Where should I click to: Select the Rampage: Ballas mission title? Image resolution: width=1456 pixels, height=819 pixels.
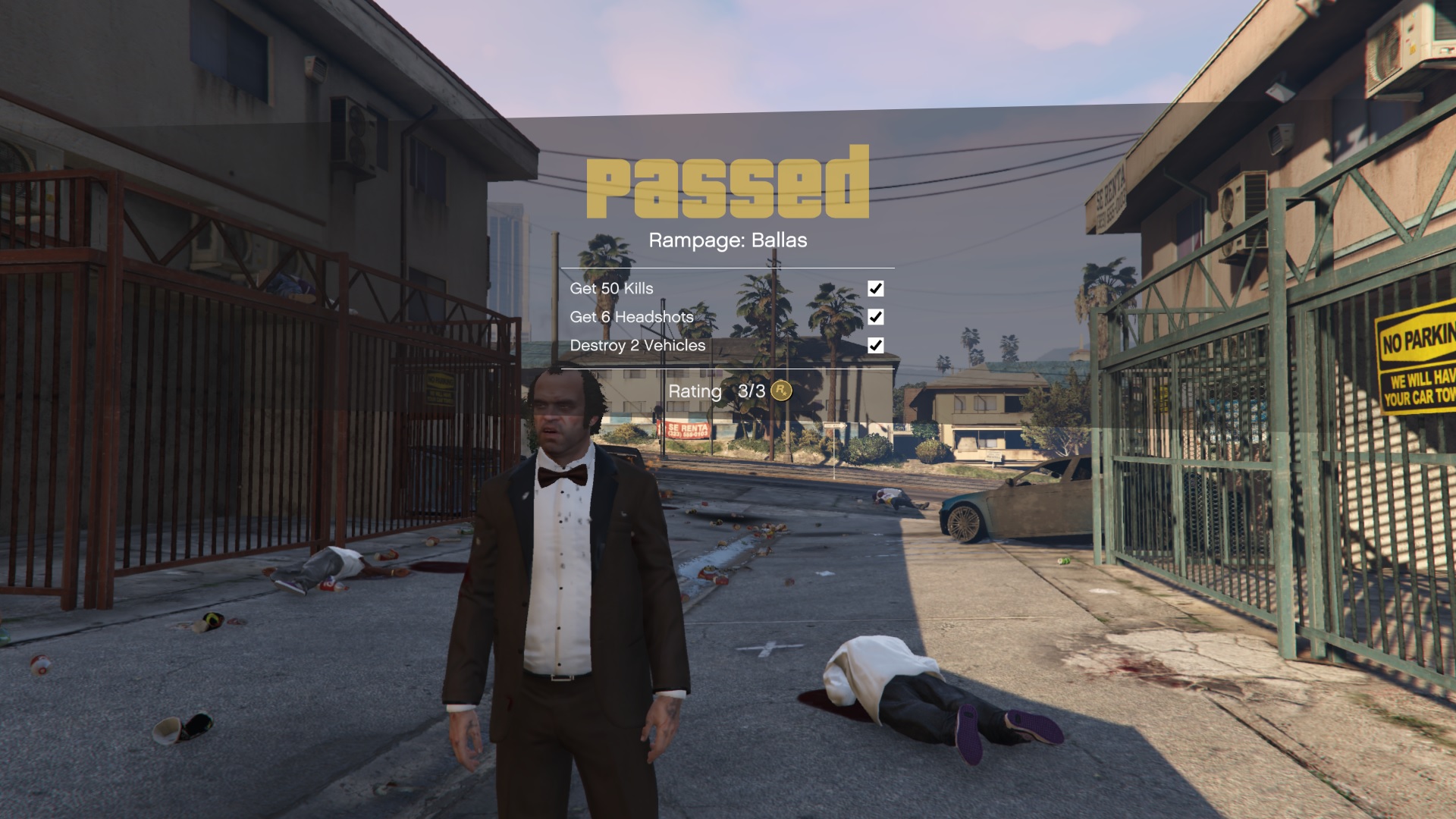click(728, 241)
